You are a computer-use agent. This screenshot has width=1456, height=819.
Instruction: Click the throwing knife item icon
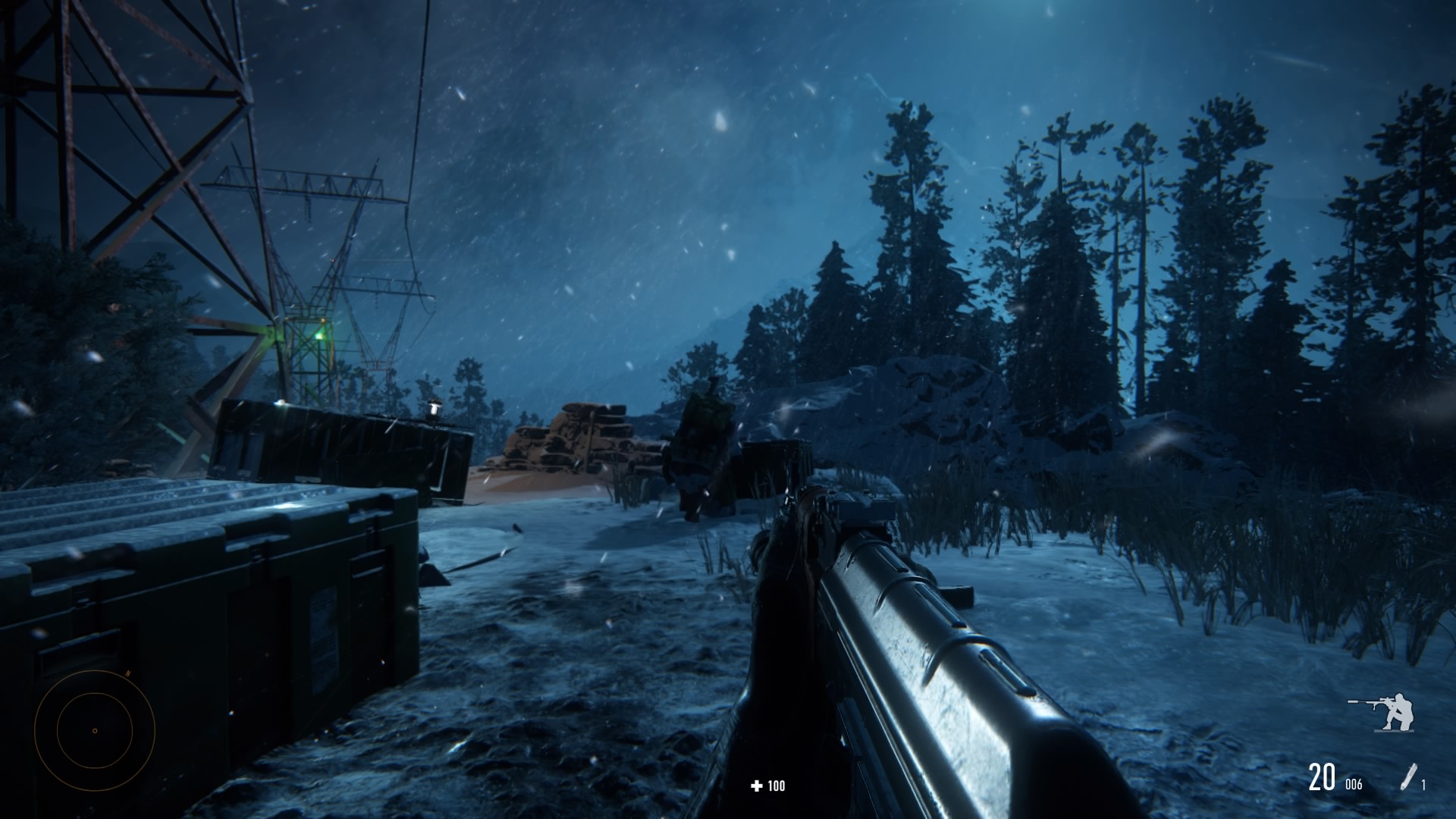click(1409, 778)
